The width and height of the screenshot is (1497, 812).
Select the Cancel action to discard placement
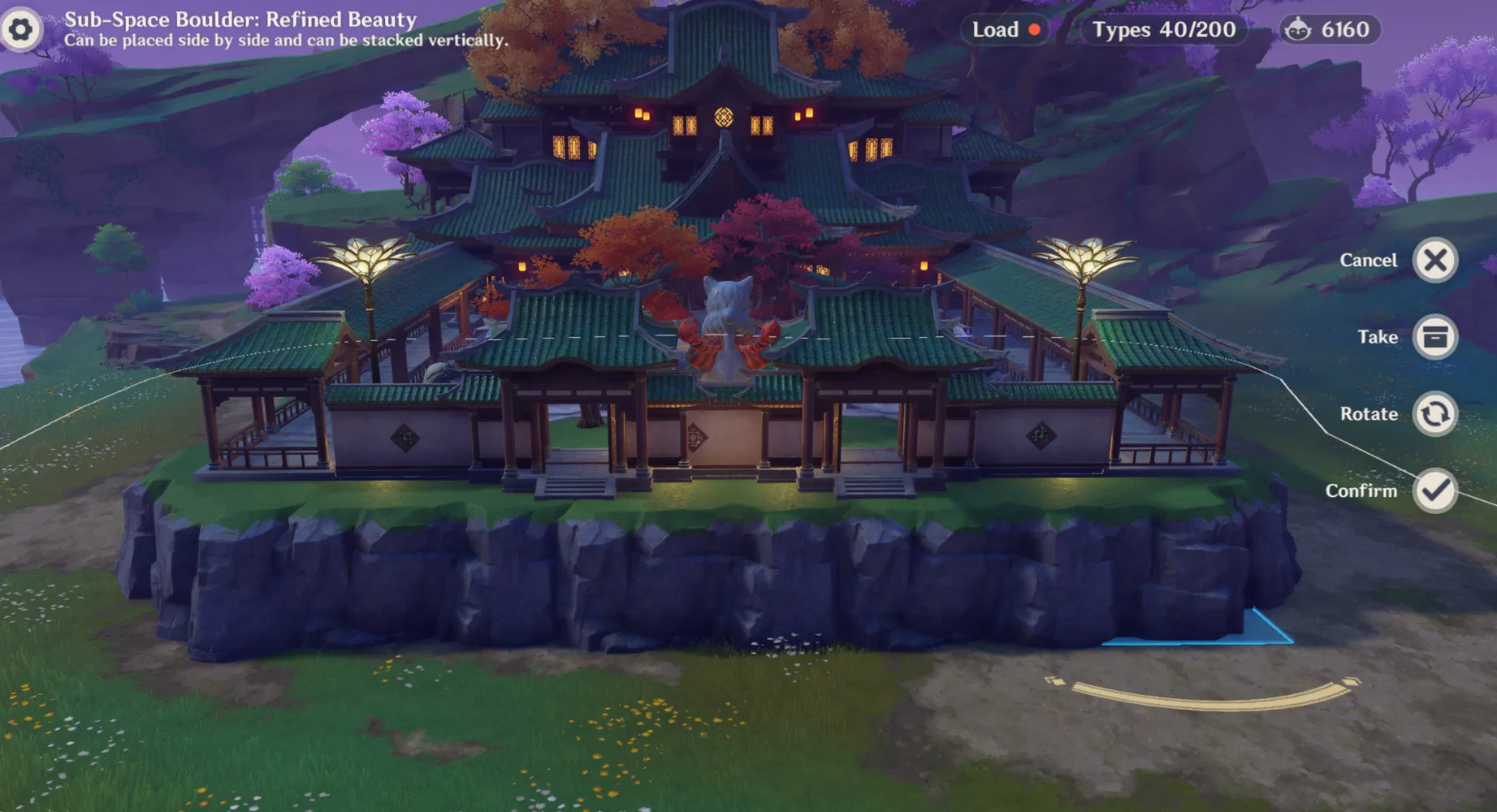(x=1369, y=260)
